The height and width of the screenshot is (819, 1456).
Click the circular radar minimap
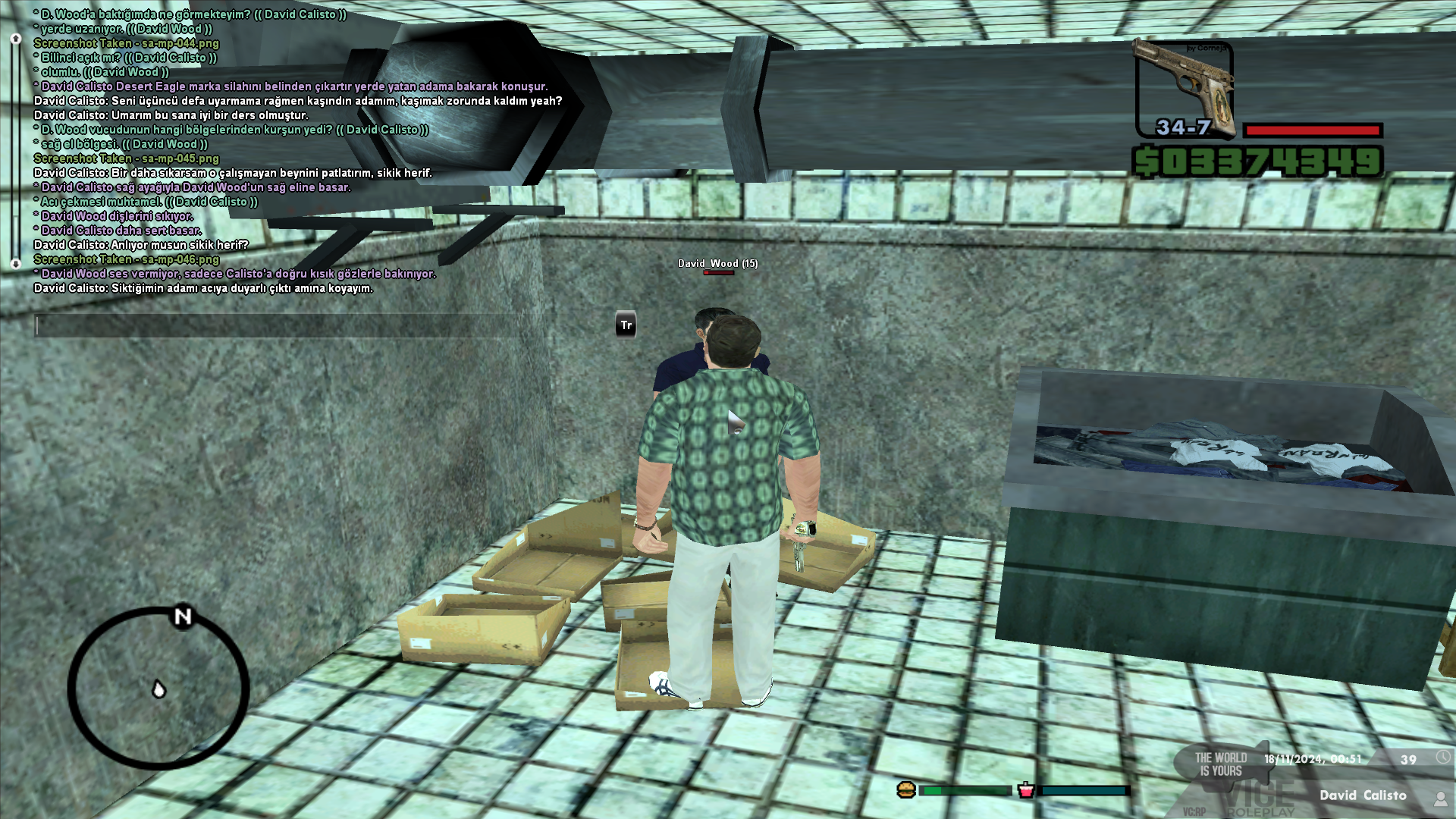pyautogui.click(x=158, y=689)
